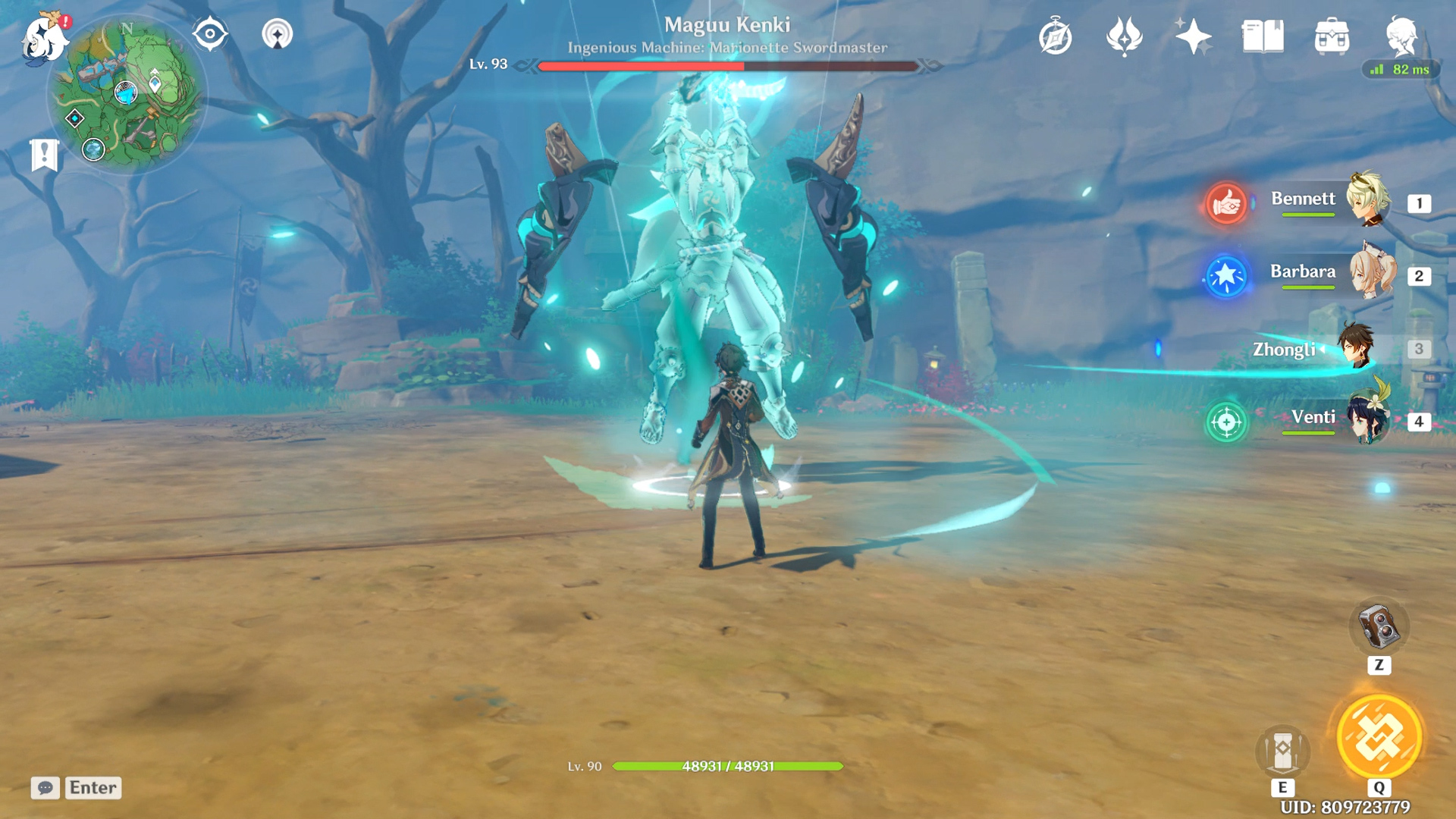
Task: Click Barbara's blue hydro element icon
Action: pyautogui.click(x=1226, y=277)
